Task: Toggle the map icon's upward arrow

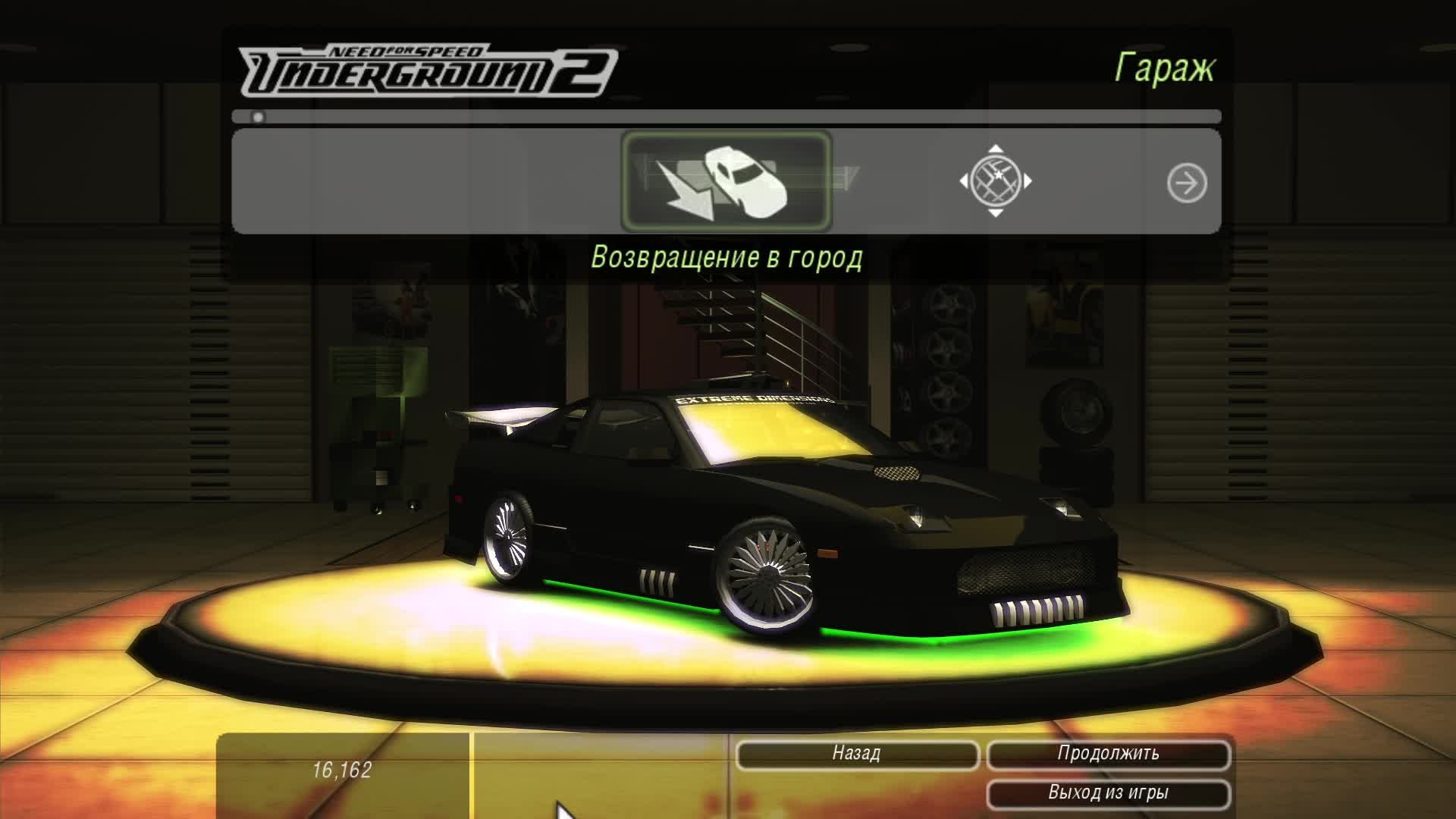Action: coord(995,149)
